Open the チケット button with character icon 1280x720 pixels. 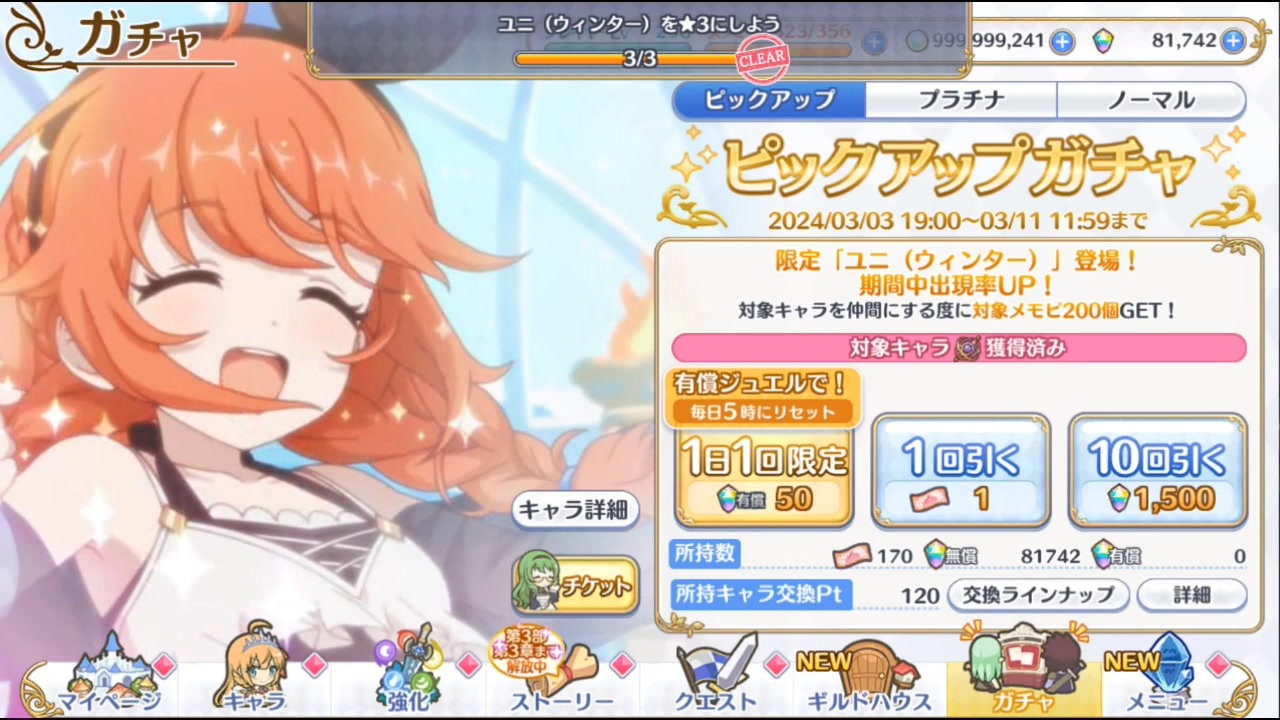pyautogui.click(x=575, y=587)
